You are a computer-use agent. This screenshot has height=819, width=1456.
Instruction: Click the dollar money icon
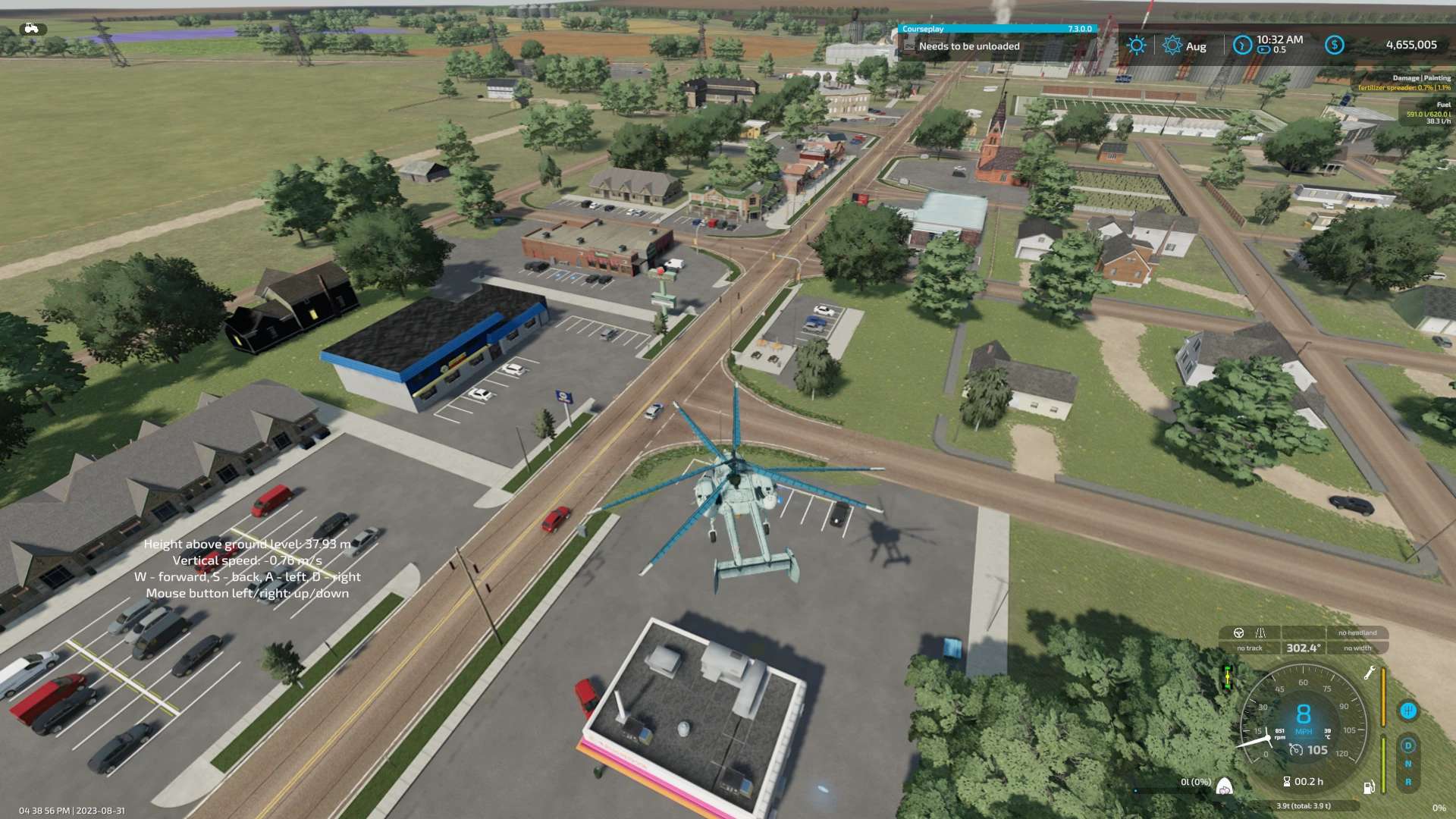pyautogui.click(x=1335, y=45)
